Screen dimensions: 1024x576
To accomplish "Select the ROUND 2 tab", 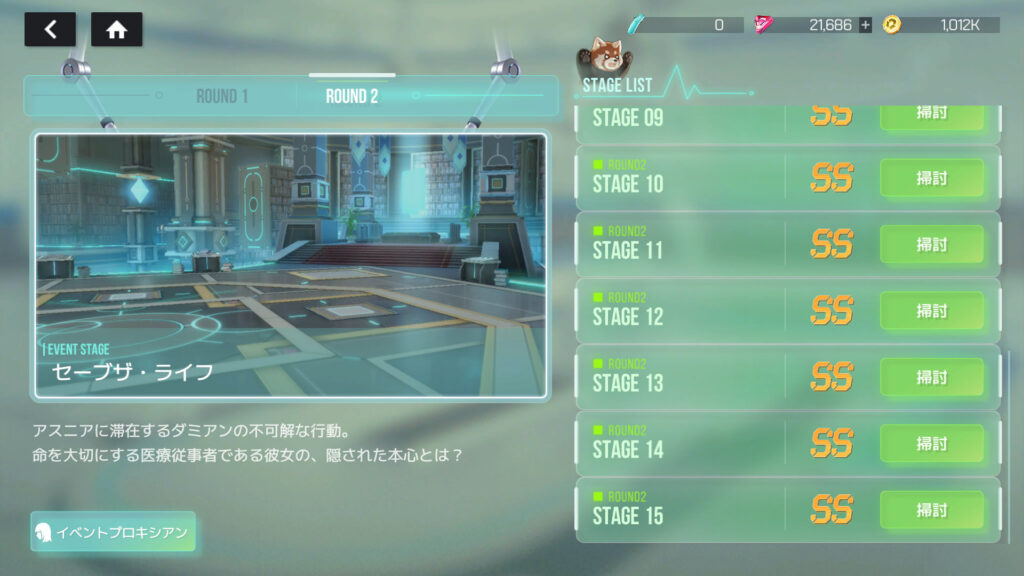I will point(352,97).
